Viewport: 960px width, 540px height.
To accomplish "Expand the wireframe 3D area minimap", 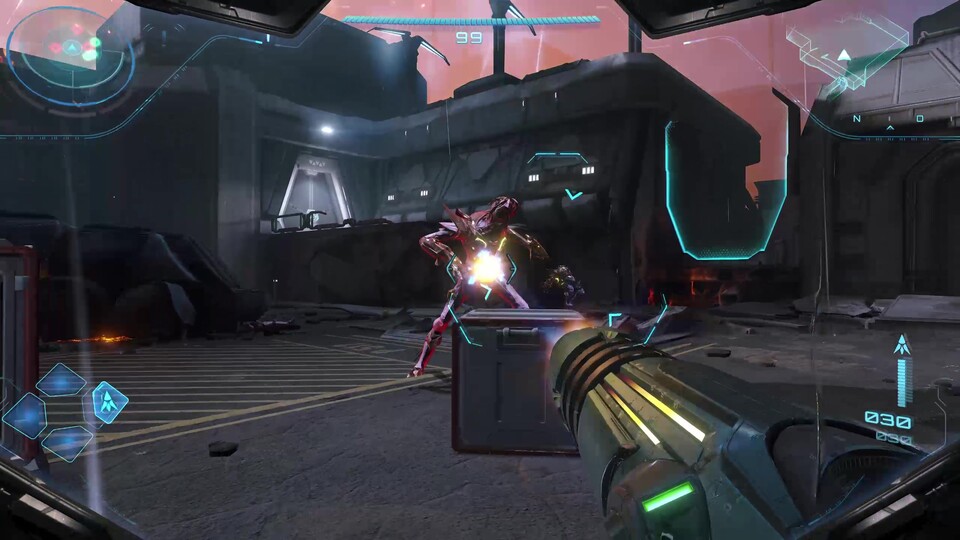I will click(846, 50).
